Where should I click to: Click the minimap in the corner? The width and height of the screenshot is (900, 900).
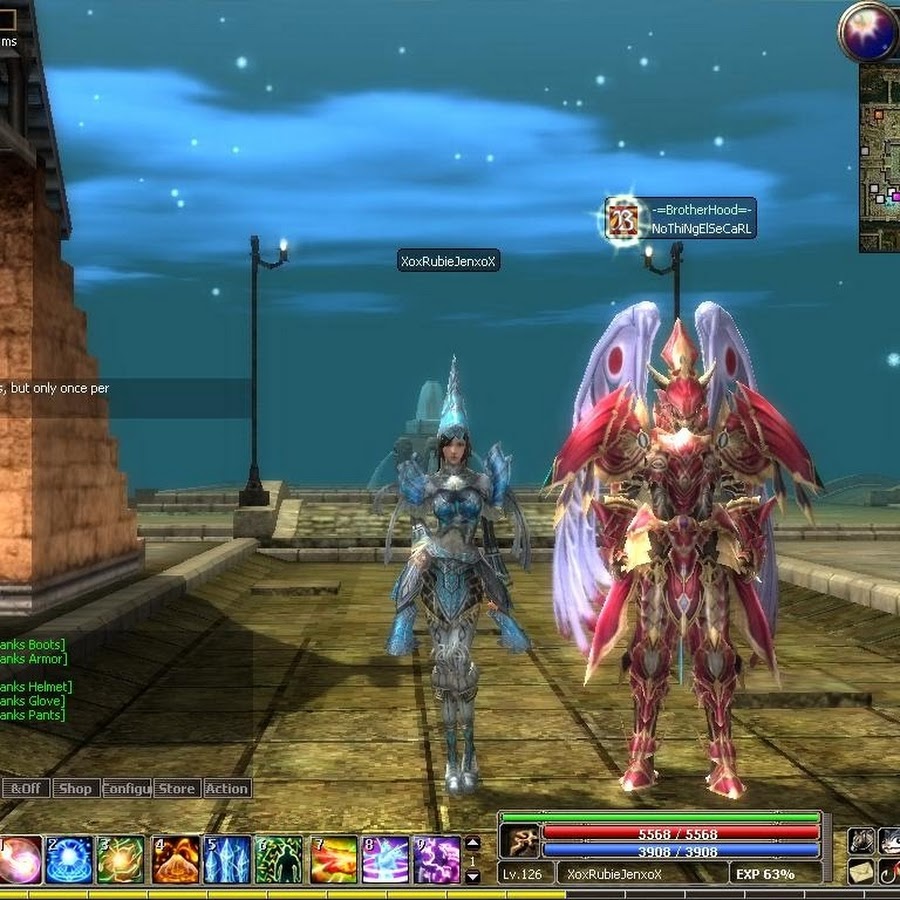coord(880,158)
